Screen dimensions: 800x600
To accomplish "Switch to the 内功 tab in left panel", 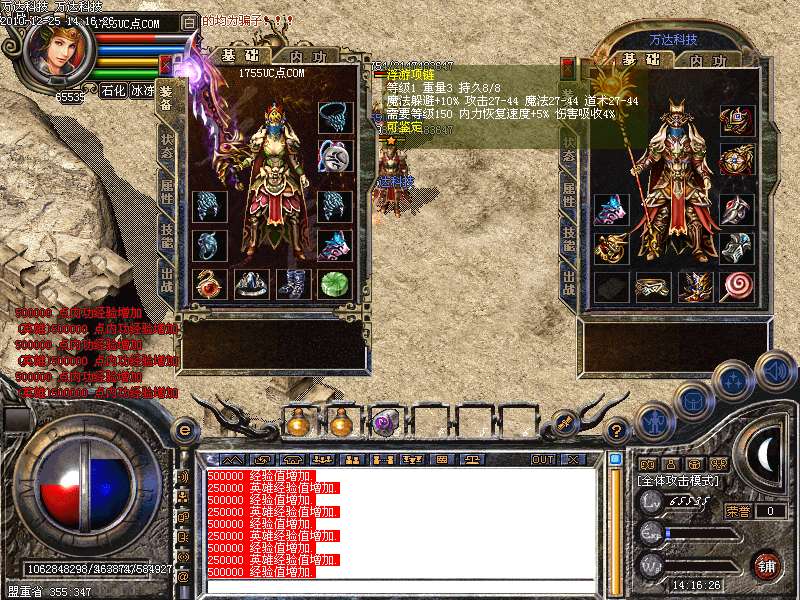I will coord(304,57).
